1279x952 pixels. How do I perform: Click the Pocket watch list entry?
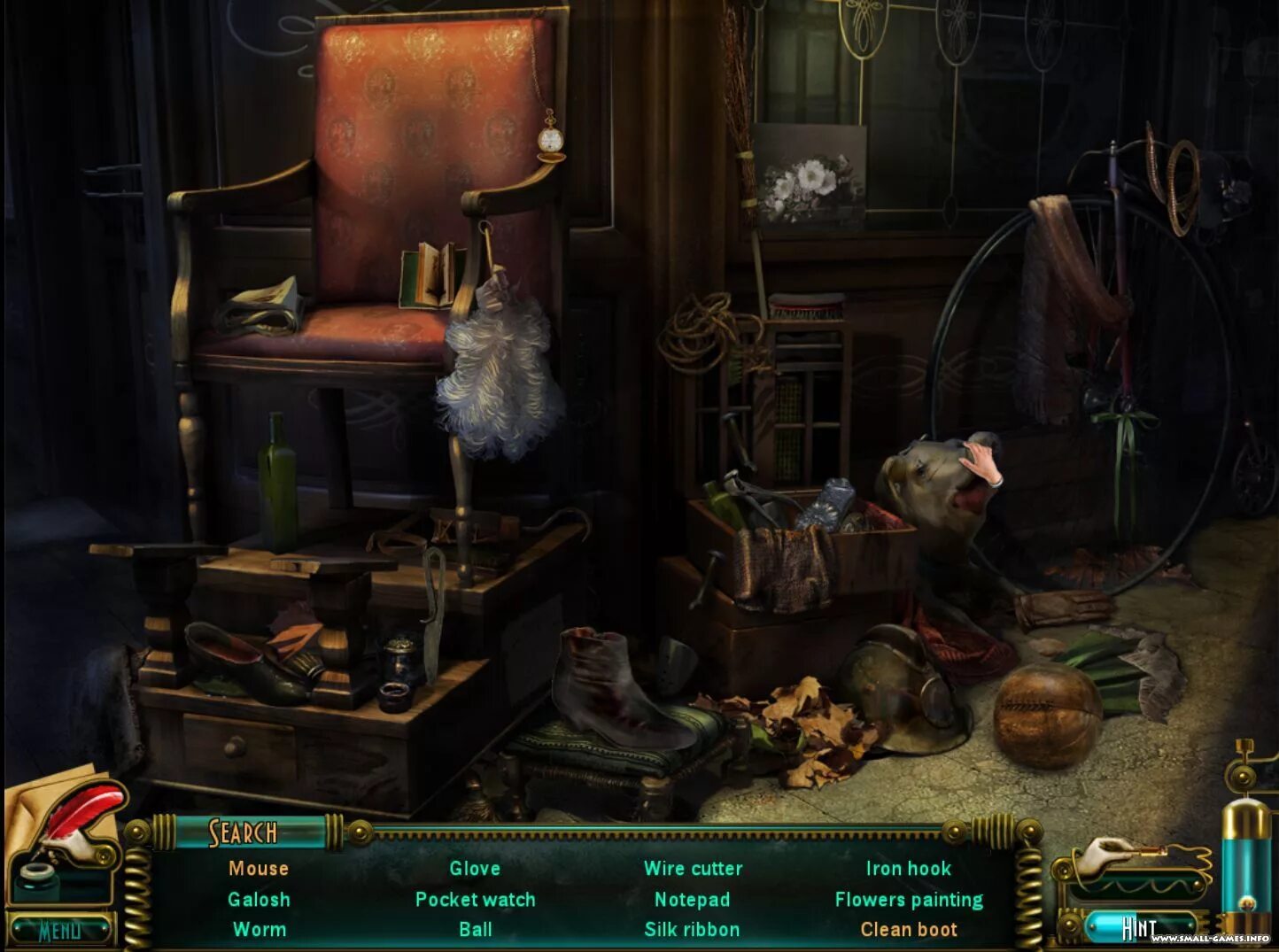coord(475,900)
